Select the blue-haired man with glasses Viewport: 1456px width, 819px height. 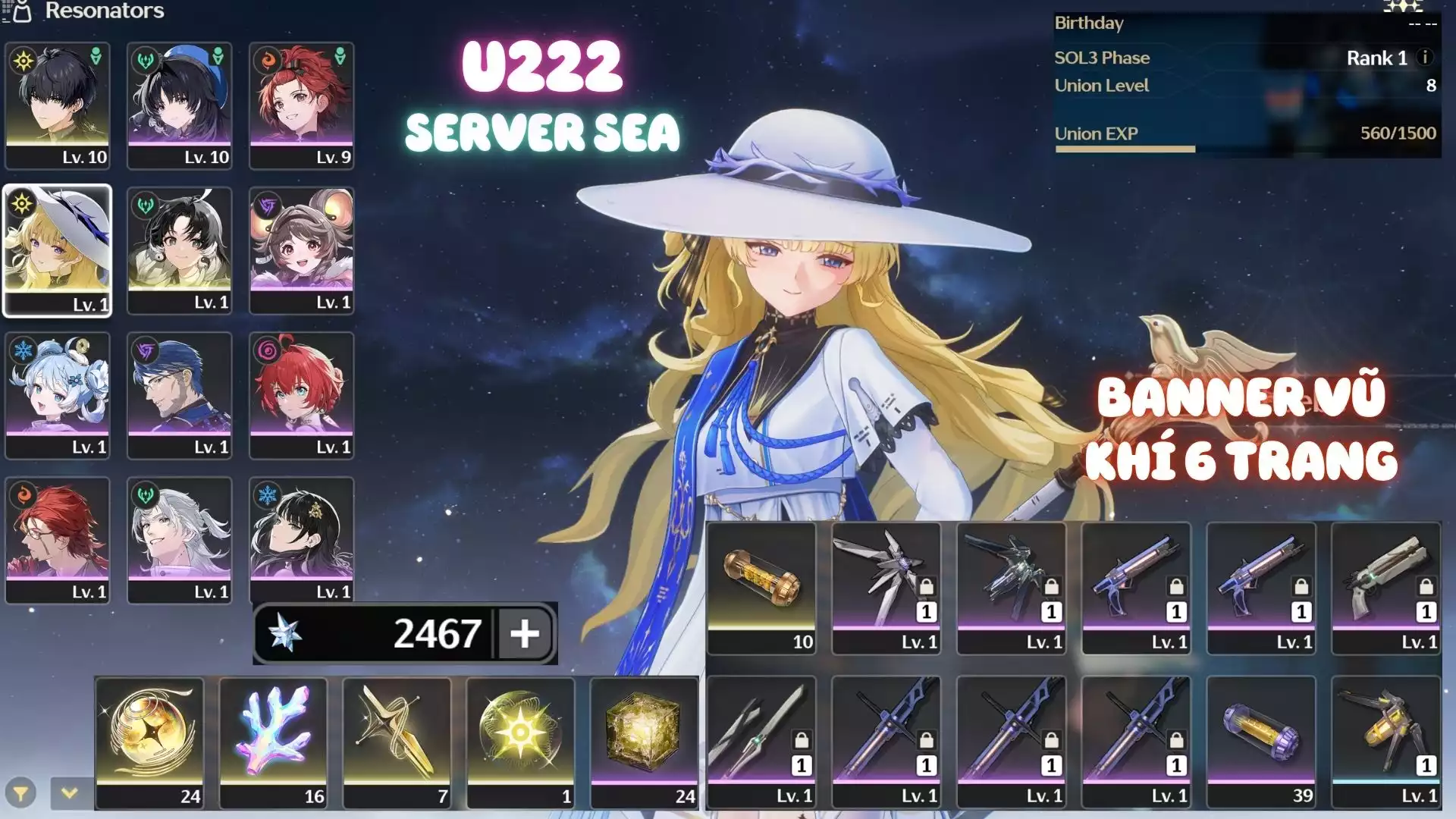(x=180, y=394)
